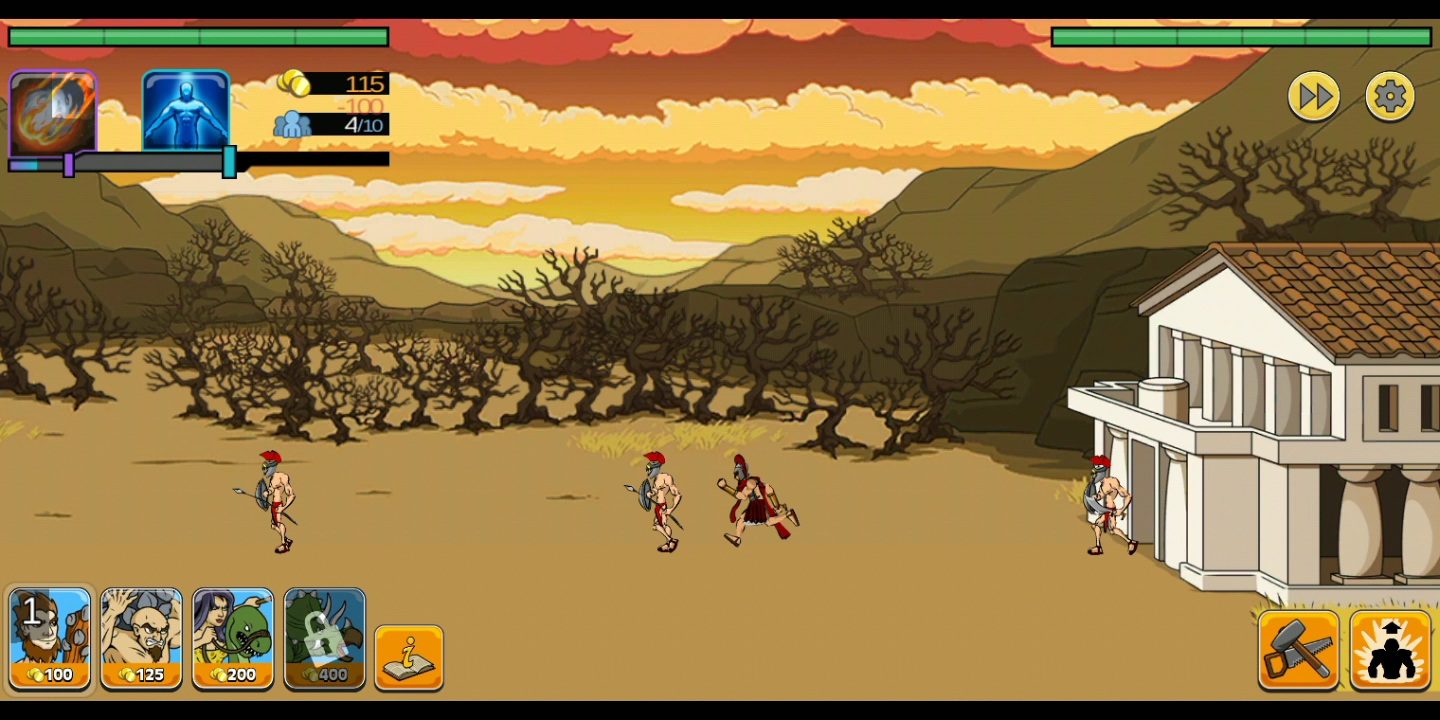Toggle fast-forward game speed
Screen dimensions: 1440x720
1314,97
